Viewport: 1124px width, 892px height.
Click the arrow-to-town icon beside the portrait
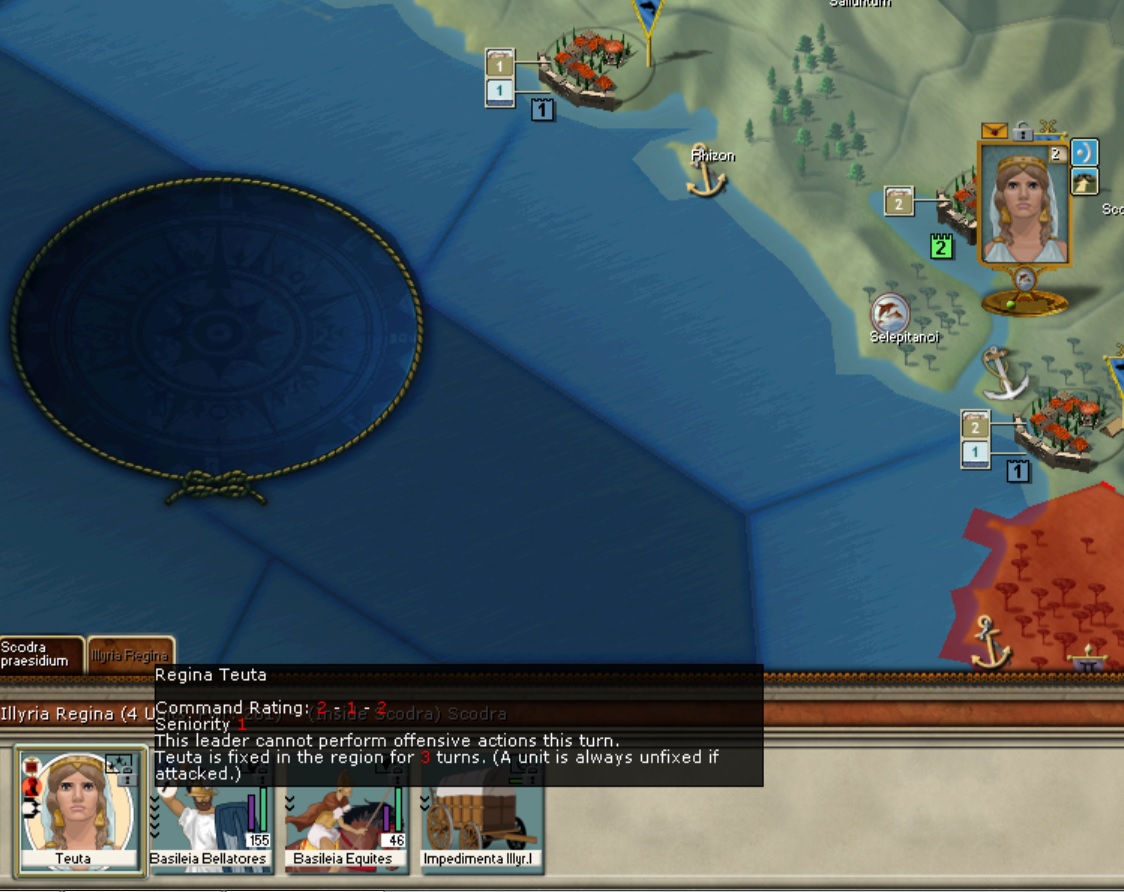[1084, 181]
